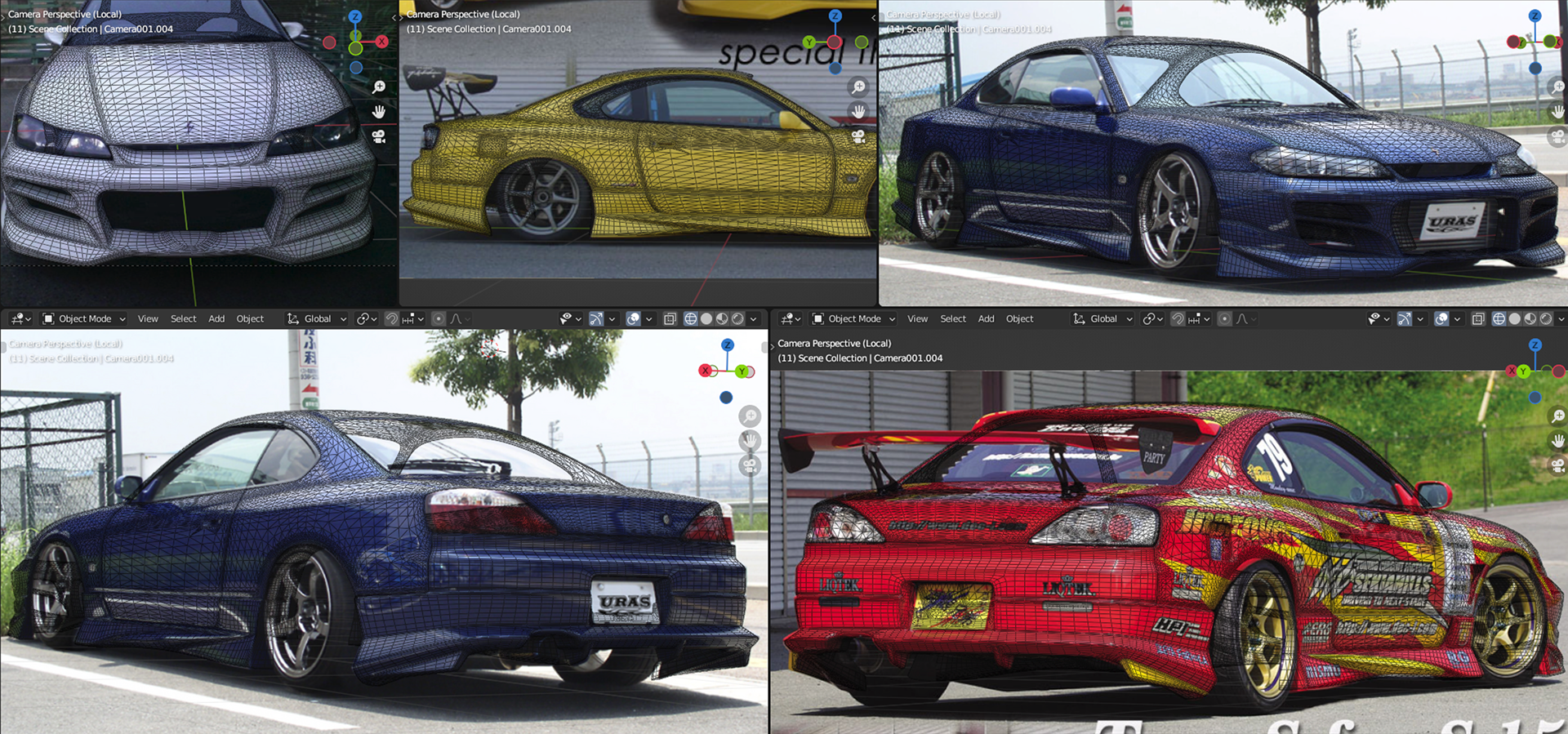
Task: Switch to Wireframe viewport shading icon
Action: pos(1499,318)
